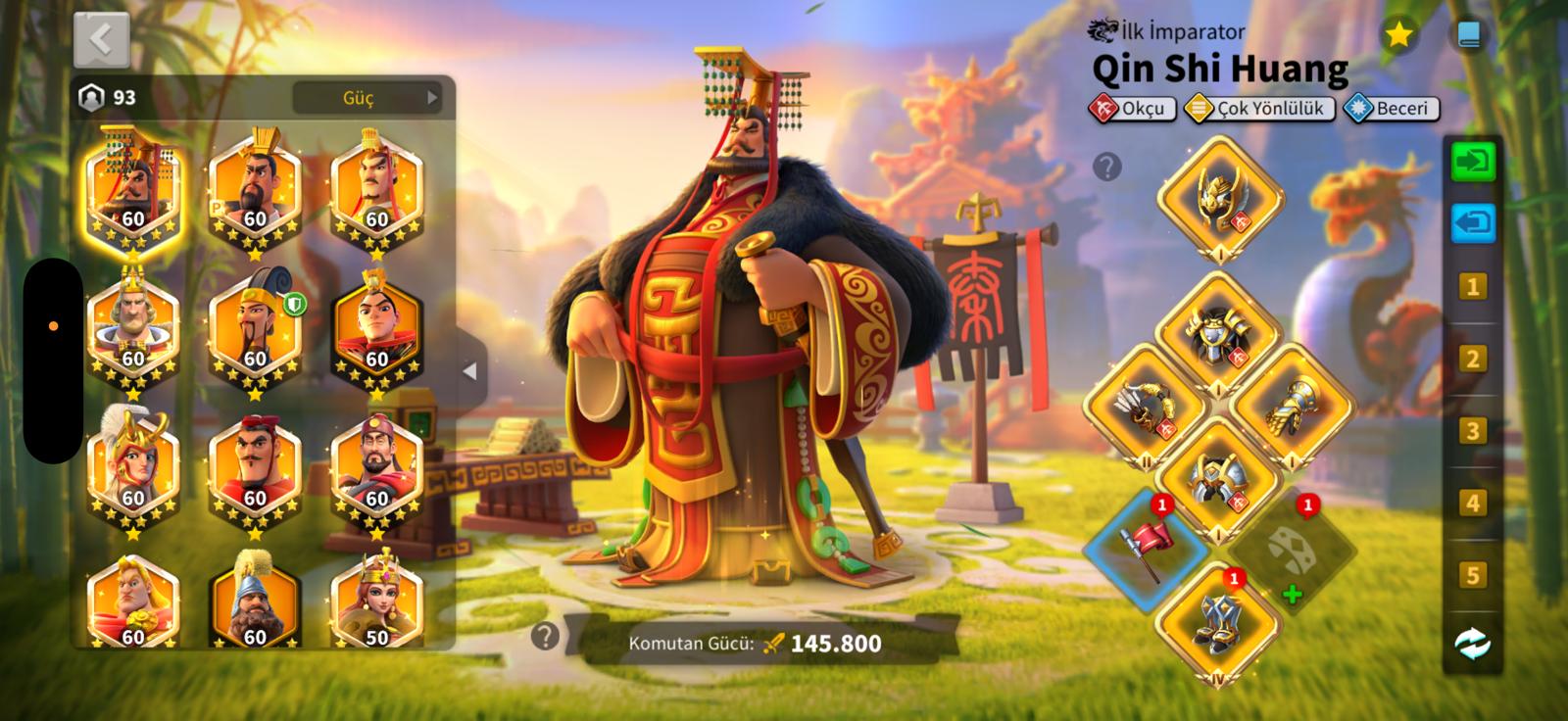Select the red flag accessory slot
1568x721 pixels.
[1145, 549]
